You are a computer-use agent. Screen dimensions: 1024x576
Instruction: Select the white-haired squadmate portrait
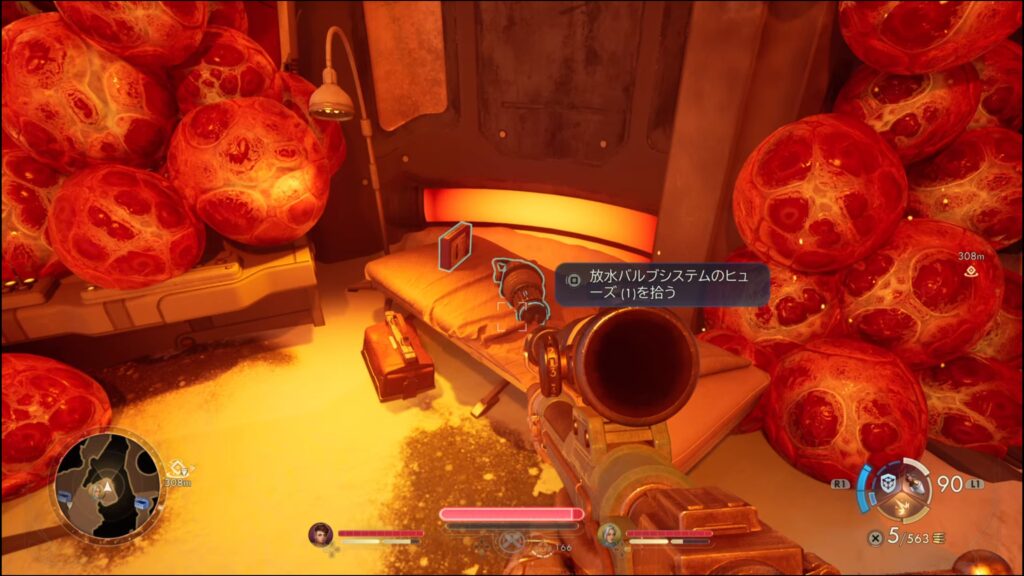pyautogui.click(x=609, y=534)
